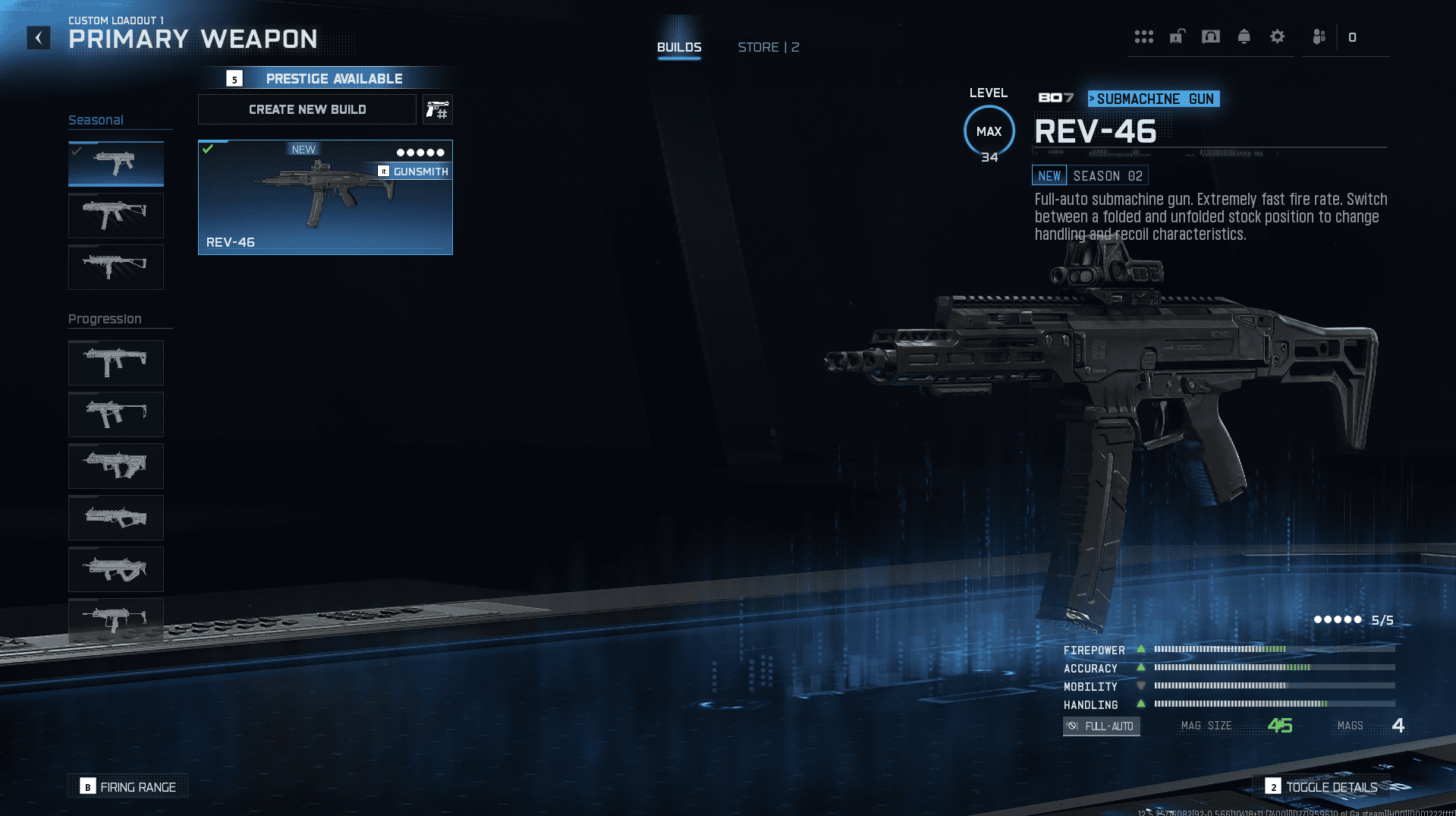Open the social/friends icon in the header
1456x816 pixels.
click(1318, 36)
